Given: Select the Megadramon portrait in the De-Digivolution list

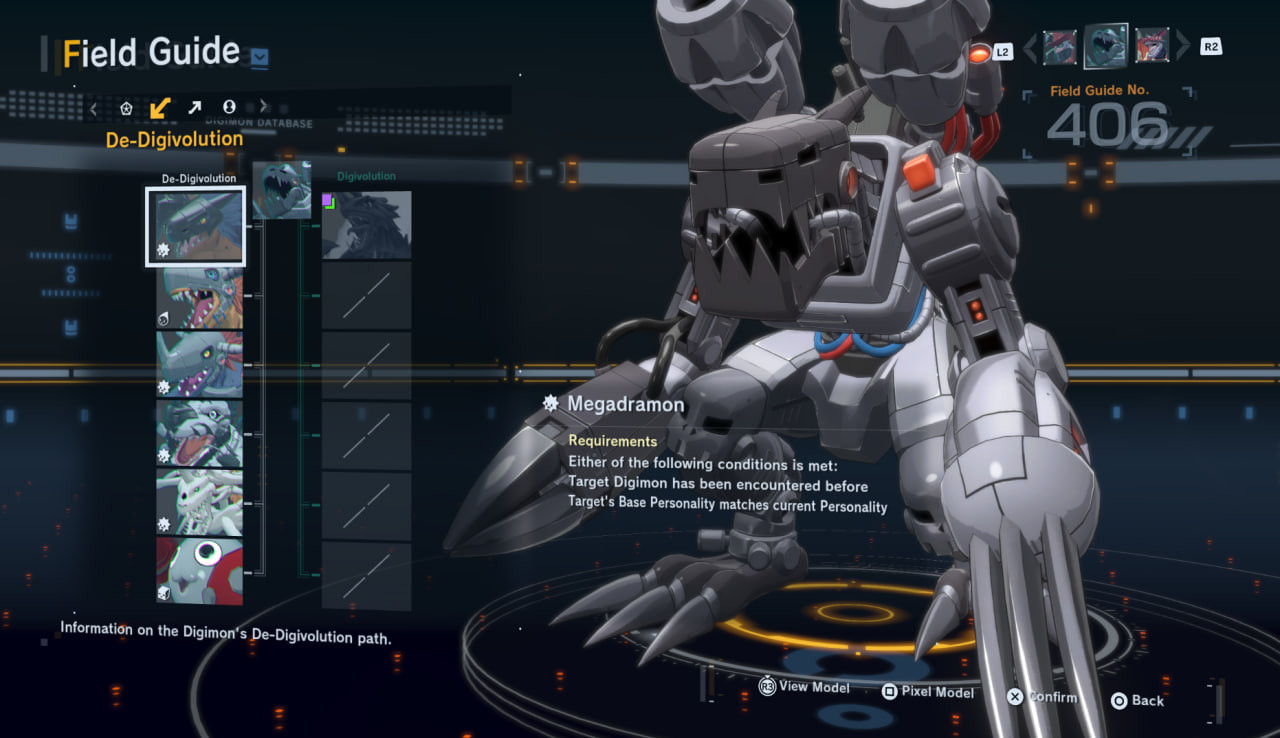Looking at the screenshot, I should [196, 226].
